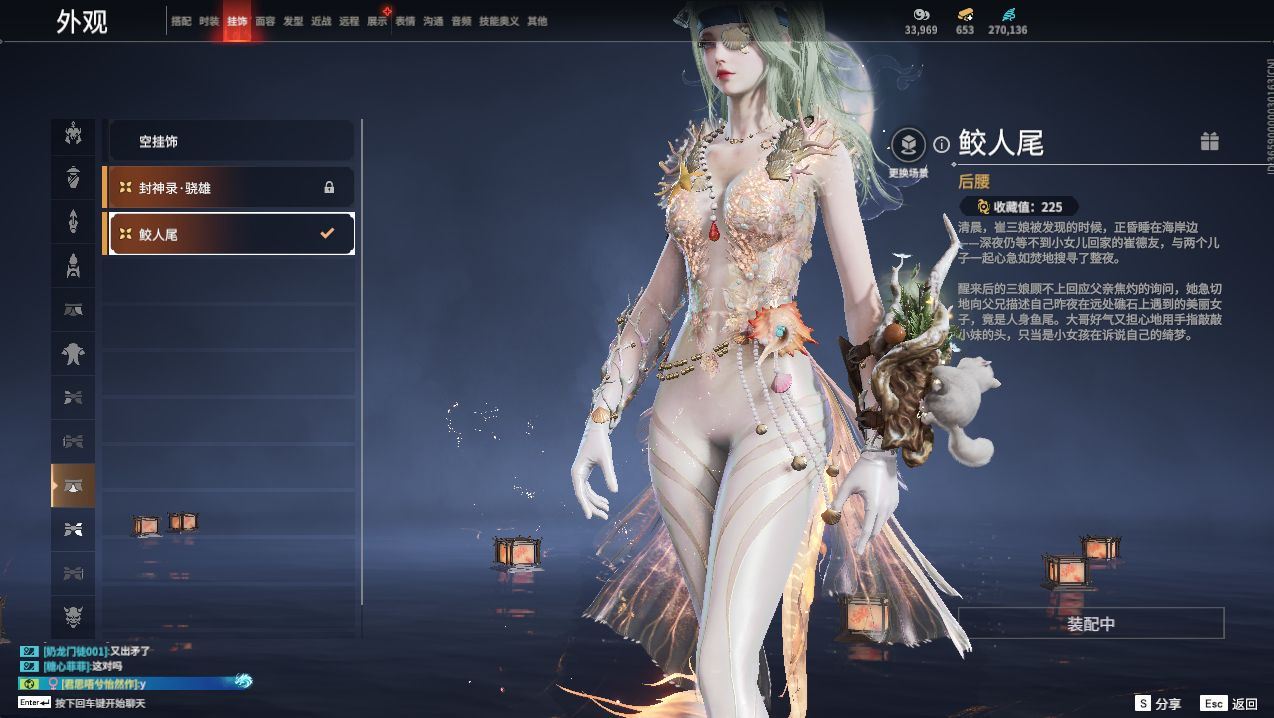Select the 鲛人尾 accessory row
Screen dimensions: 1274x718
(230, 234)
